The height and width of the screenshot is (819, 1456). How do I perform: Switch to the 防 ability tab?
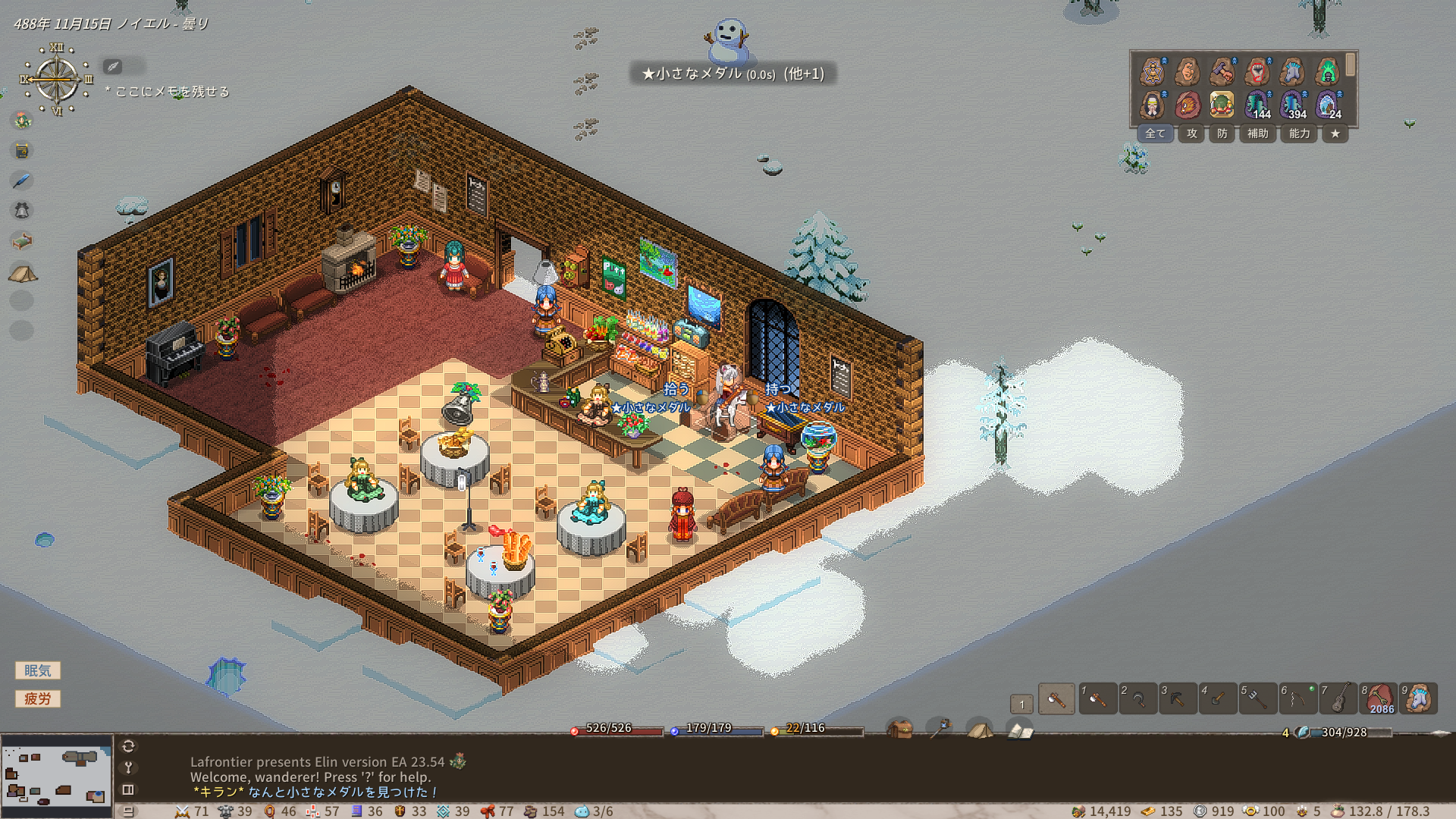[x=1222, y=133]
